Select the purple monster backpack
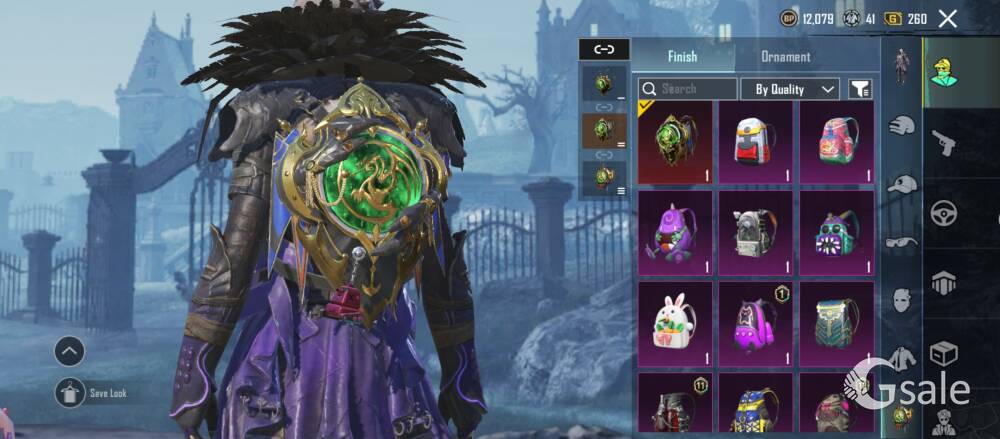Viewport: 1000px width, 439px height. click(675, 233)
